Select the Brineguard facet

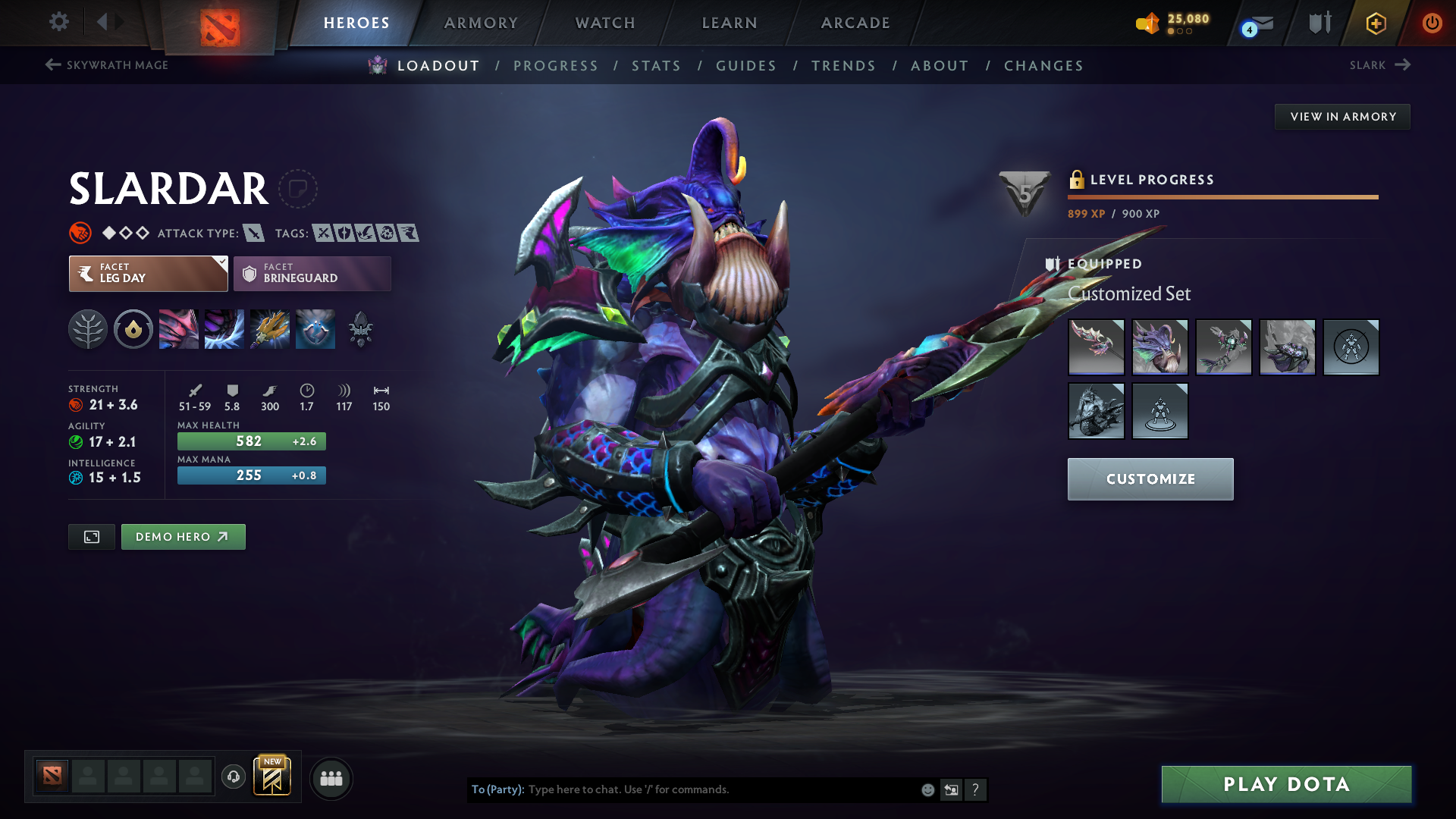(312, 274)
